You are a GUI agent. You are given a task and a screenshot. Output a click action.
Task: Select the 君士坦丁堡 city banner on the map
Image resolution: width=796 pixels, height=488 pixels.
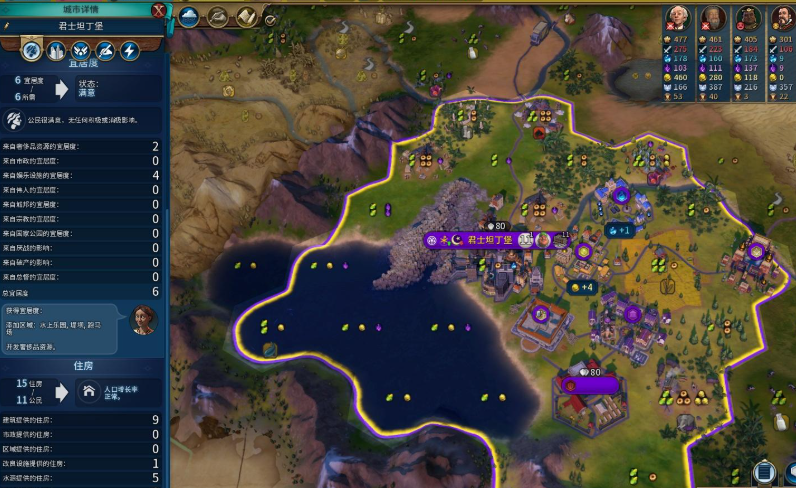point(480,240)
